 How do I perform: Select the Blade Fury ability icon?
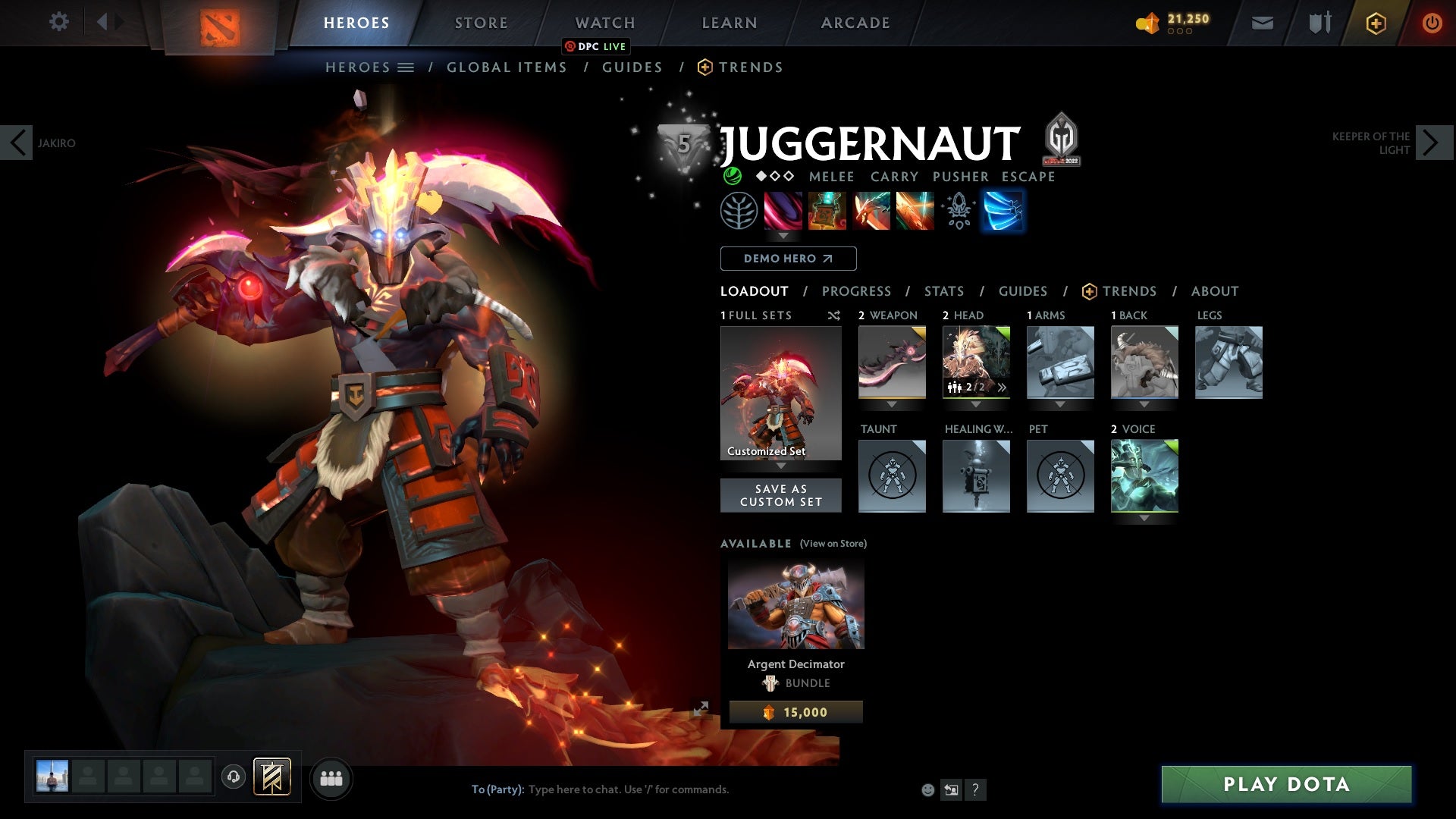[784, 211]
